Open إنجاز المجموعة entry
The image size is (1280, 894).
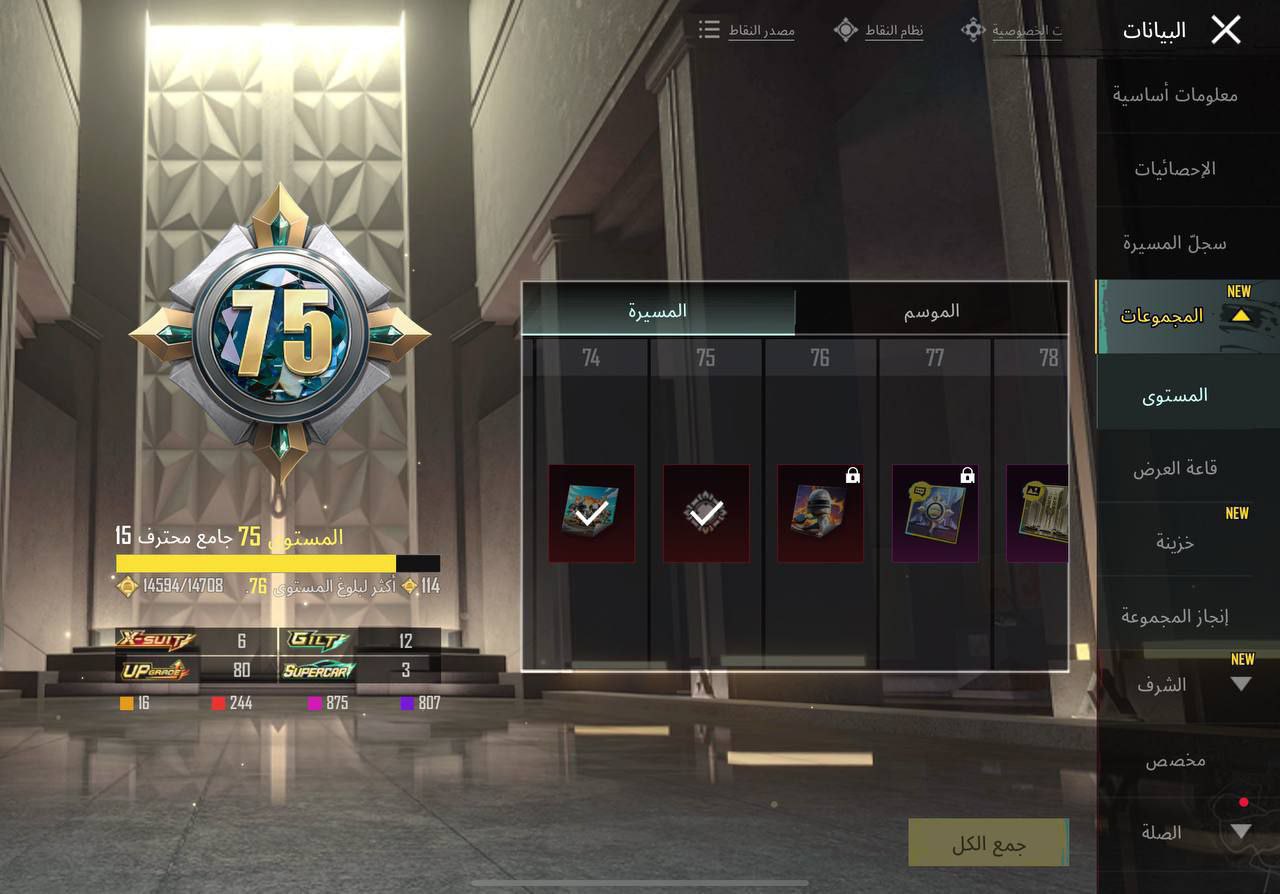(x=1175, y=616)
